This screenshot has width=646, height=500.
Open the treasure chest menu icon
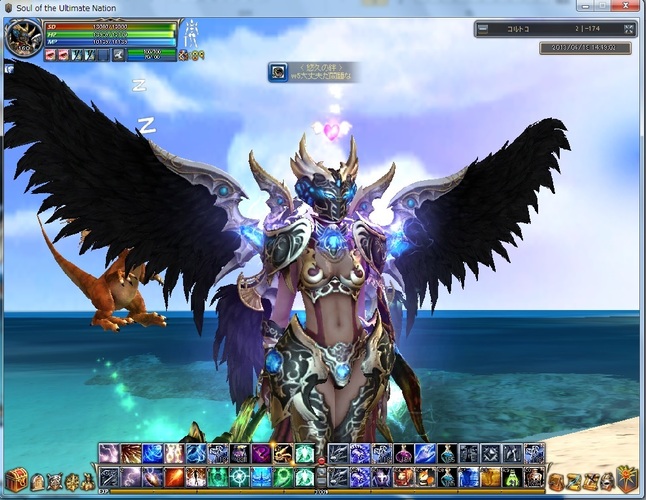tap(15, 478)
